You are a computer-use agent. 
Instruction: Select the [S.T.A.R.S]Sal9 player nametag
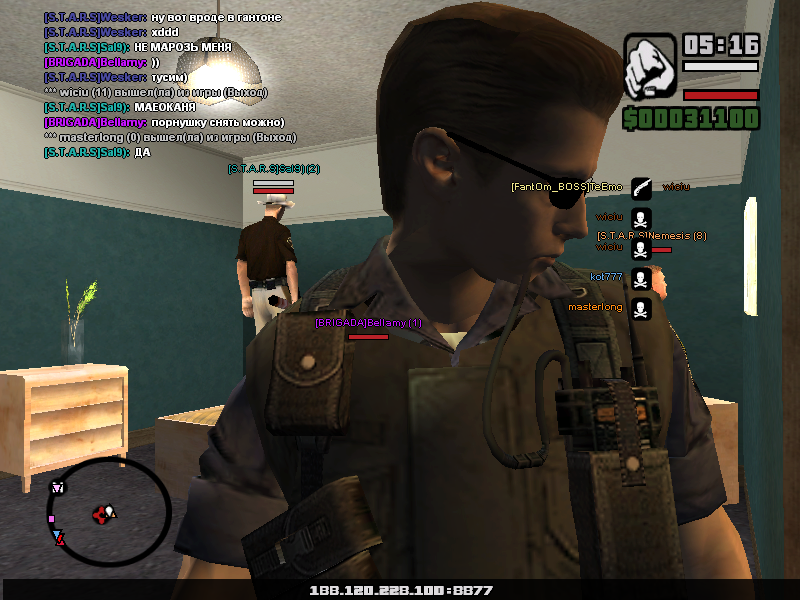(273, 169)
